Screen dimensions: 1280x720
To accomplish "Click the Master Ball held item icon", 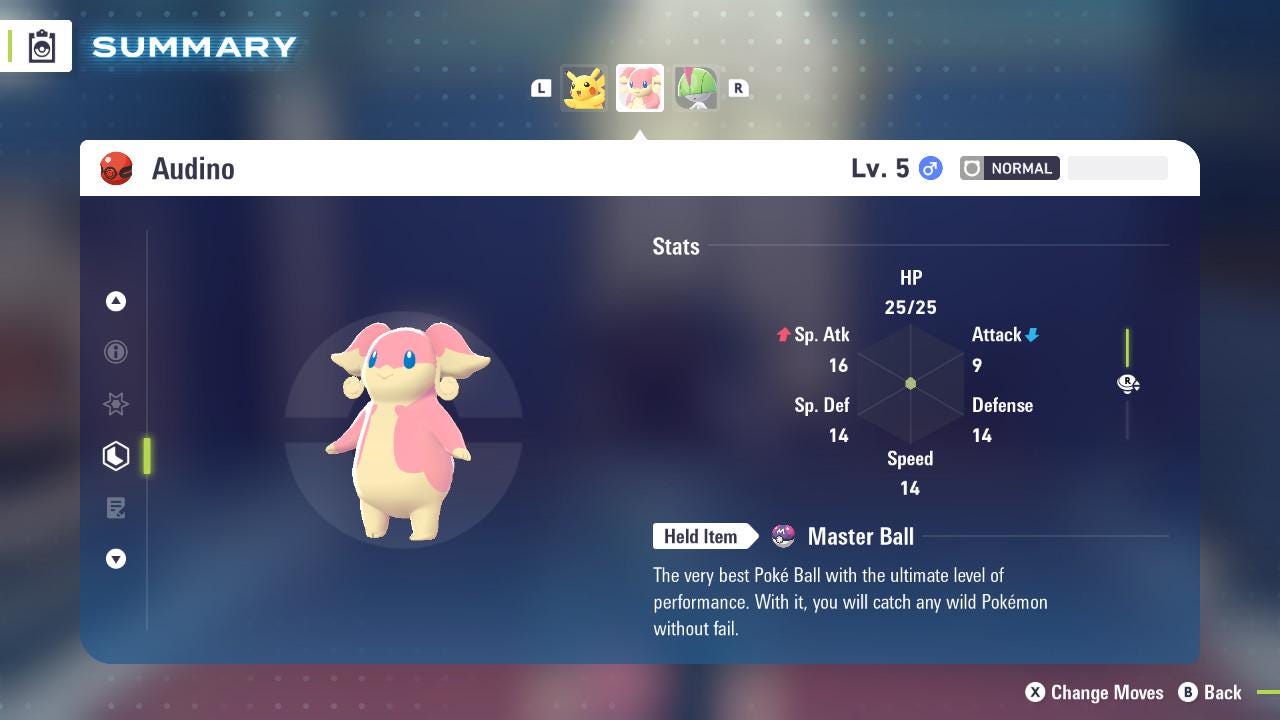I will coord(782,536).
